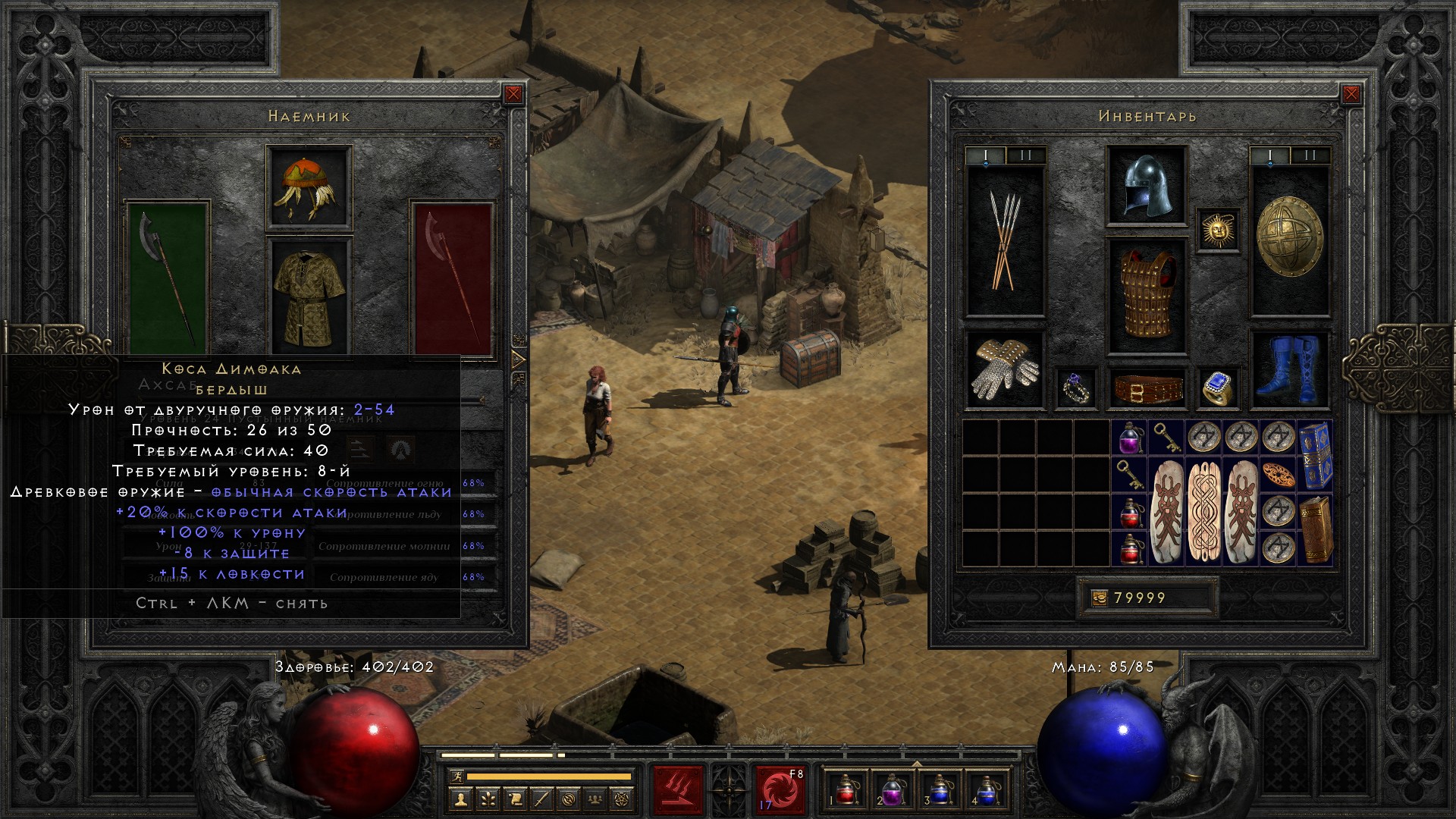Select the equipped javelins weapon slot
The height and width of the screenshot is (819, 1456).
click(x=1005, y=240)
